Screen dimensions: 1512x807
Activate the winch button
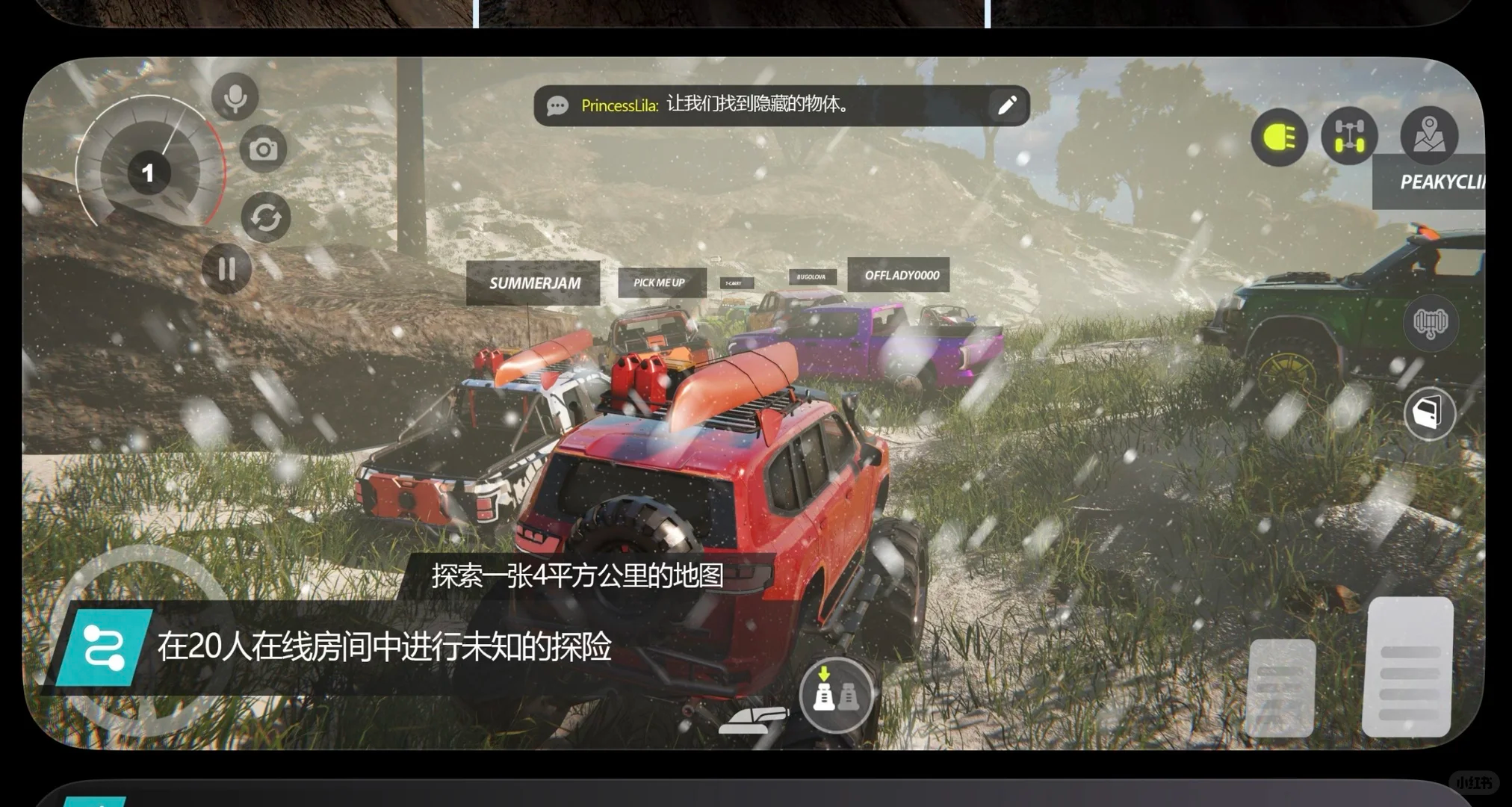1430,323
